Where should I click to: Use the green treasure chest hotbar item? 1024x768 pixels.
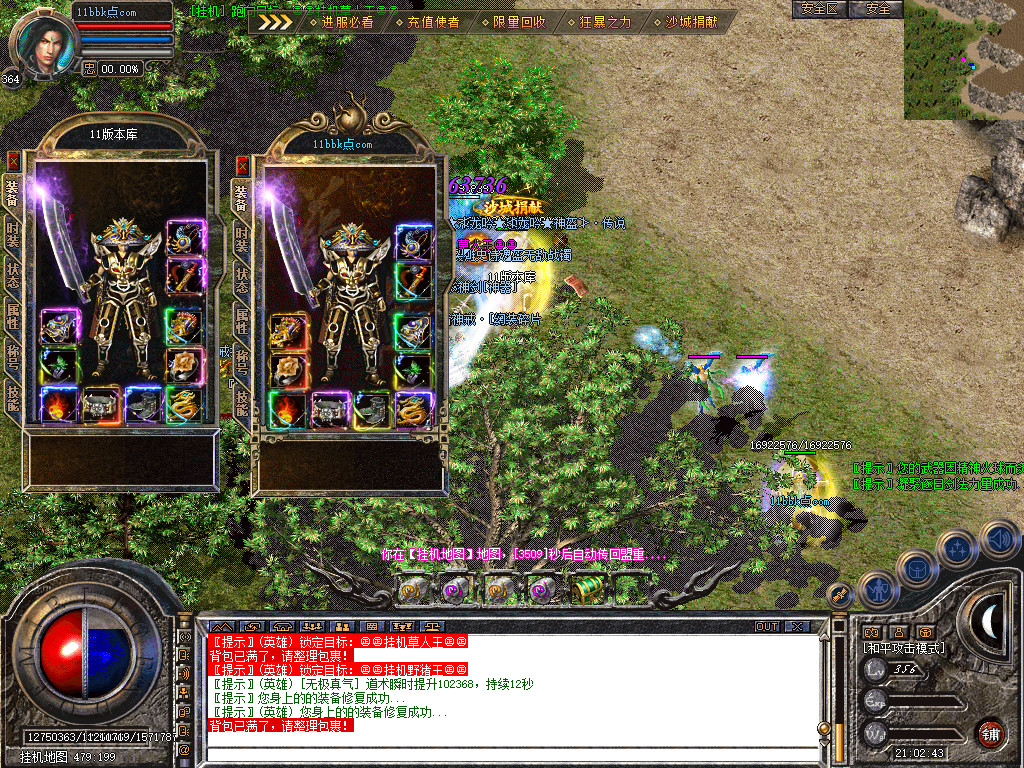tap(588, 589)
